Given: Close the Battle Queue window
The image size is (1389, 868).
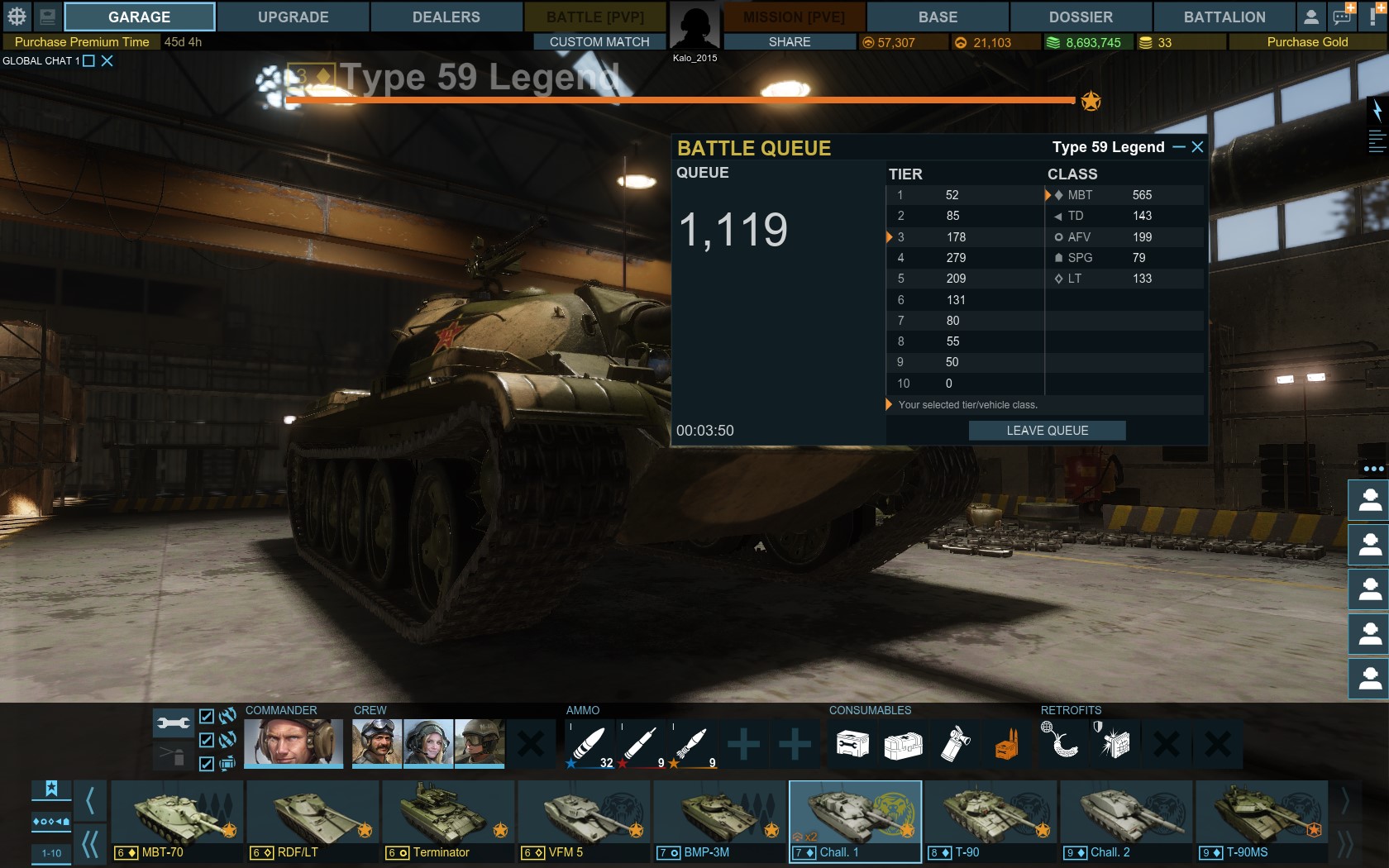Looking at the screenshot, I should (x=1197, y=147).
